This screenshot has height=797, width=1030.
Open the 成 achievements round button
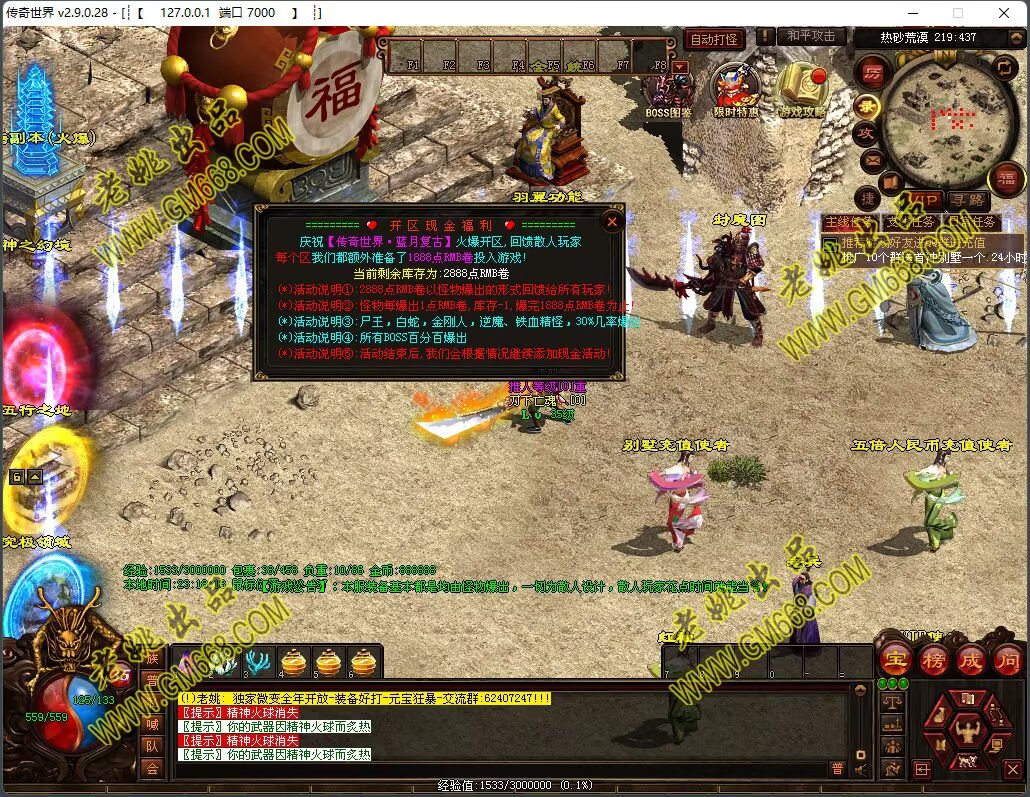[x=971, y=659]
